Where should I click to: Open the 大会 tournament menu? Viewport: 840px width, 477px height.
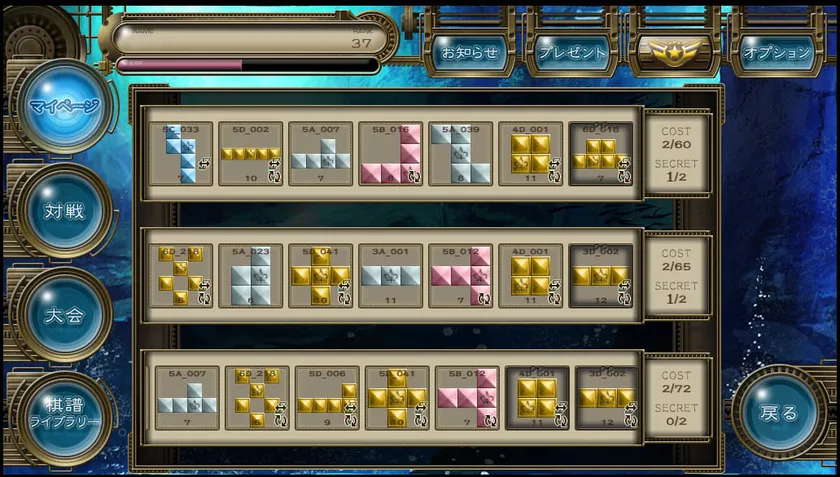point(63,314)
